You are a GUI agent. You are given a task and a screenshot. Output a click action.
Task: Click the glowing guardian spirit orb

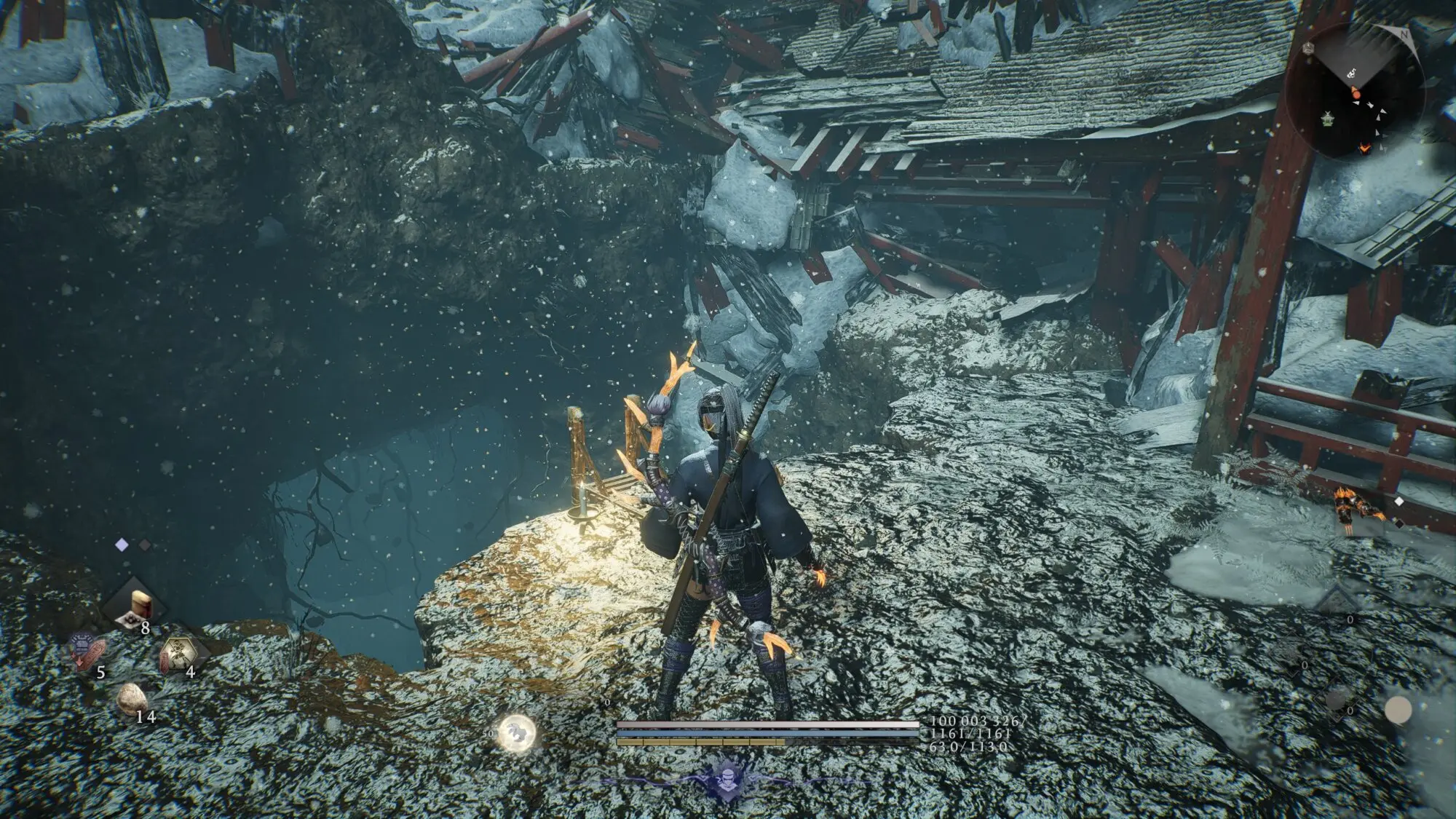[x=517, y=732]
